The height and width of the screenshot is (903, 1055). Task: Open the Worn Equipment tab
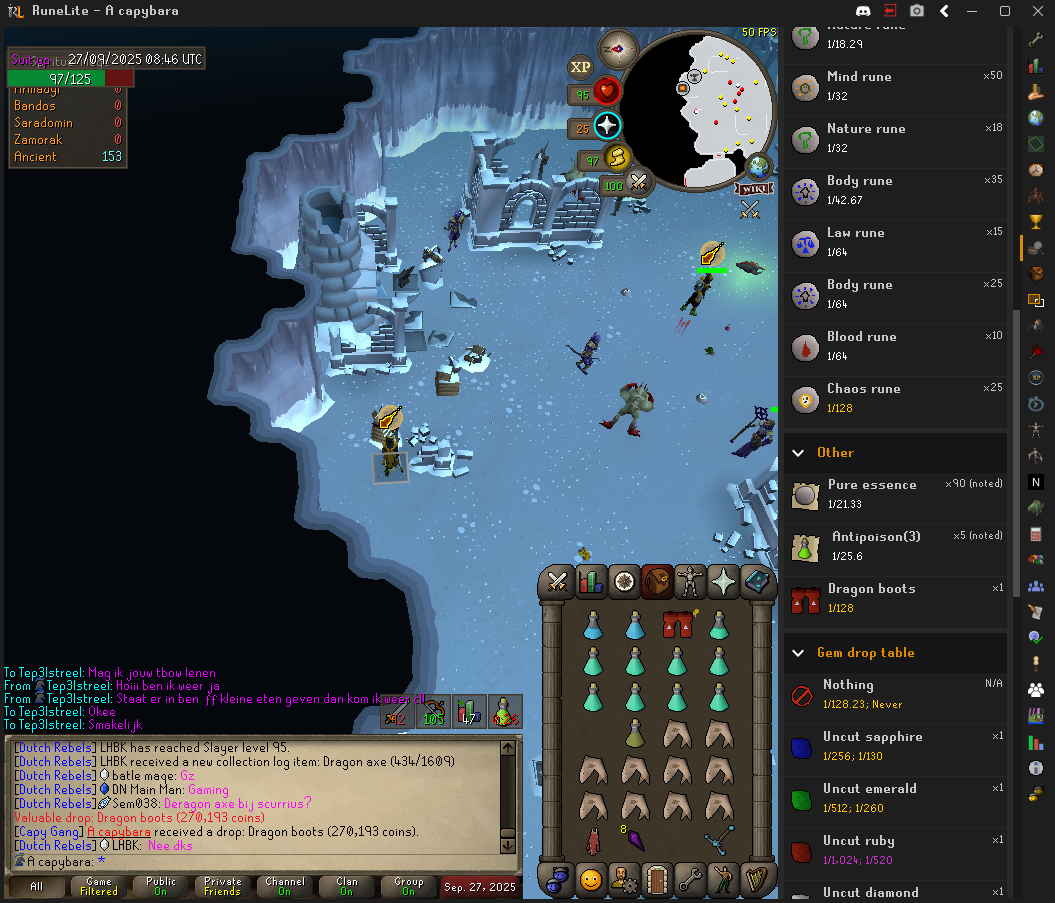(690, 582)
